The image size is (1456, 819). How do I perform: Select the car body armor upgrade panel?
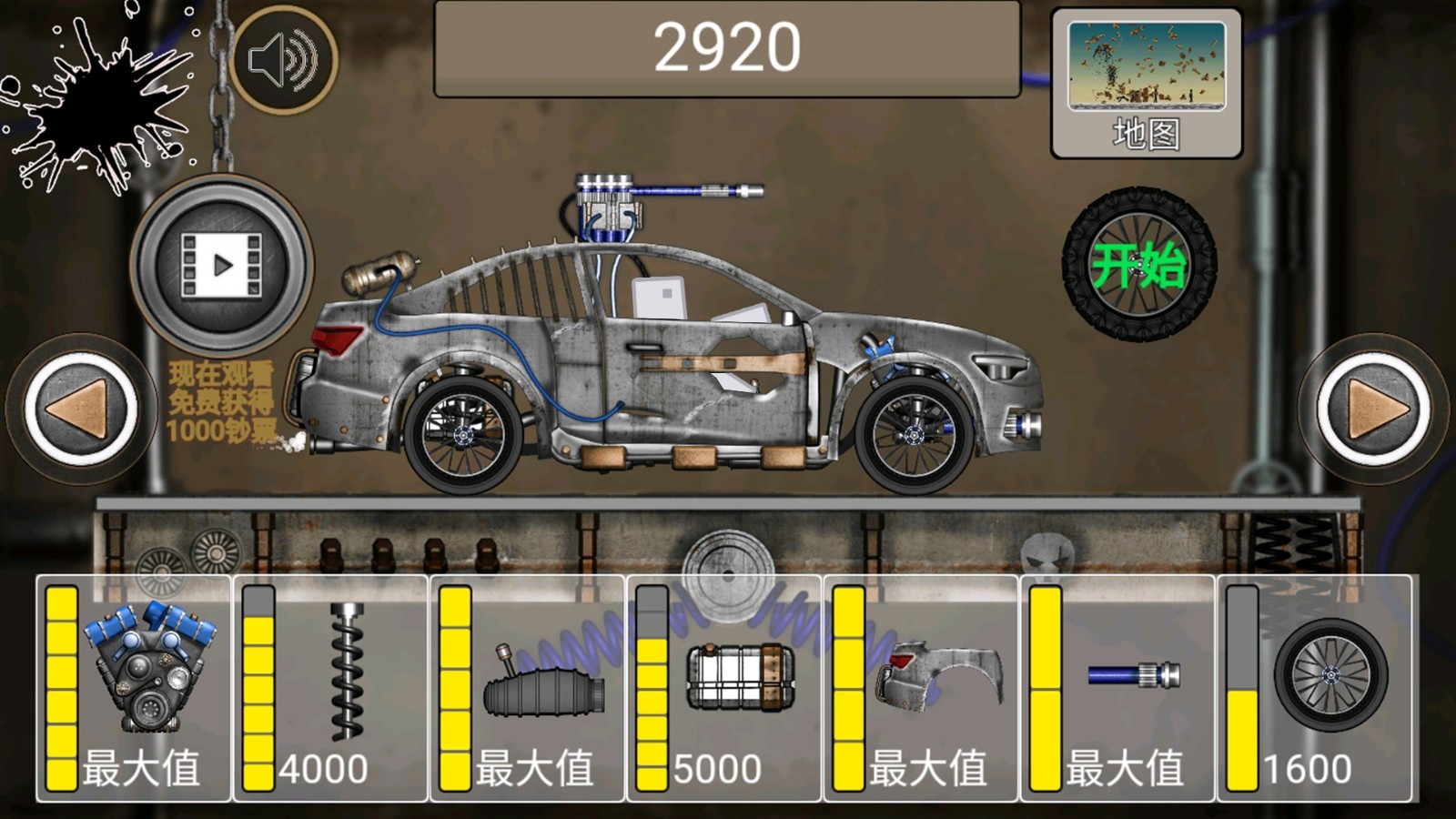coord(921,689)
